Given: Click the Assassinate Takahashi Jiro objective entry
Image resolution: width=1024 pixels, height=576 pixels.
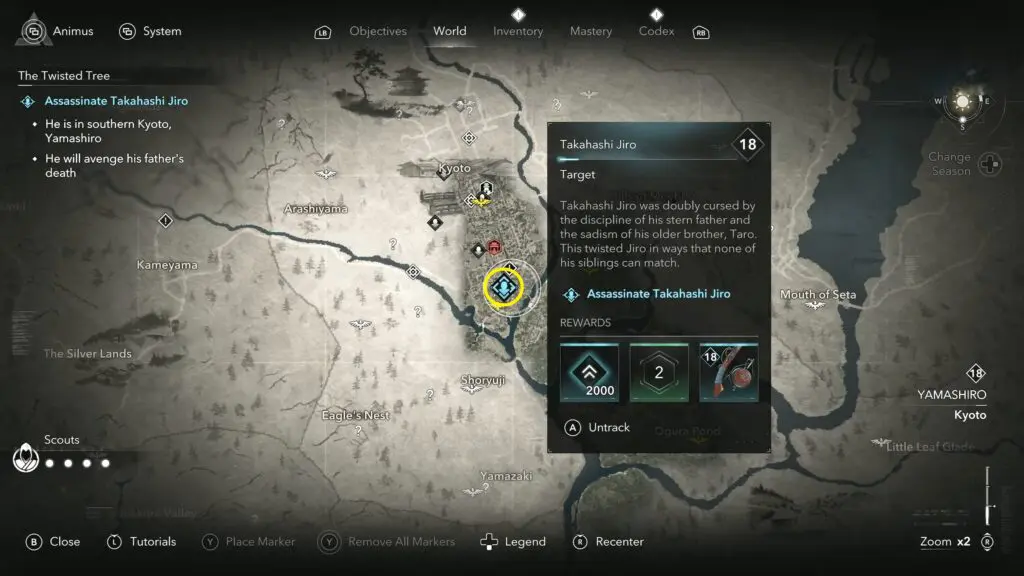Looking at the screenshot, I should pos(116,101).
